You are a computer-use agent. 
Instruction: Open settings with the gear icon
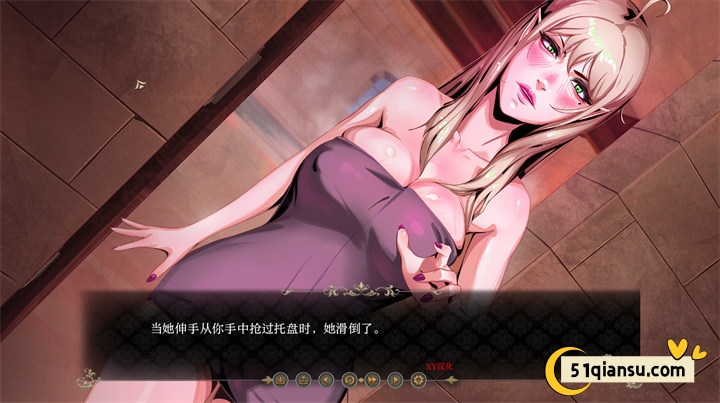click(x=418, y=380)
